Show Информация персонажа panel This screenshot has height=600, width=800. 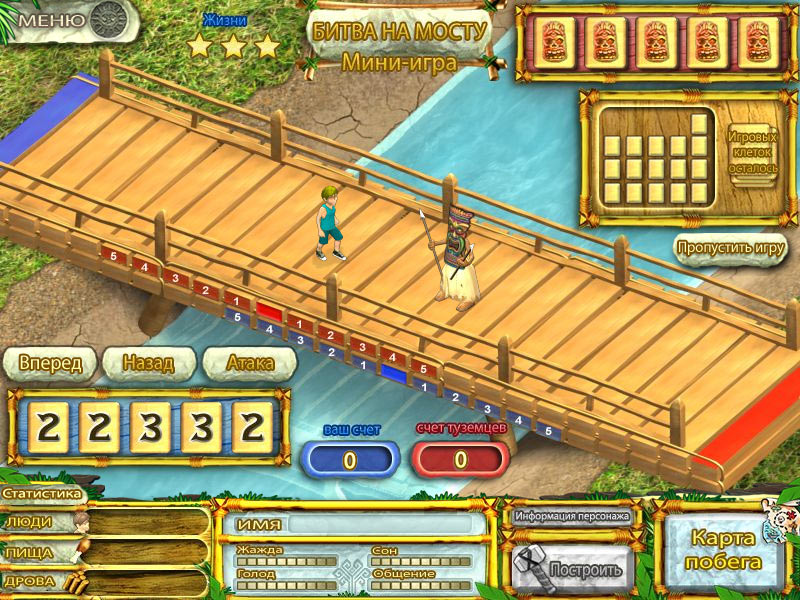pos(572,517)
